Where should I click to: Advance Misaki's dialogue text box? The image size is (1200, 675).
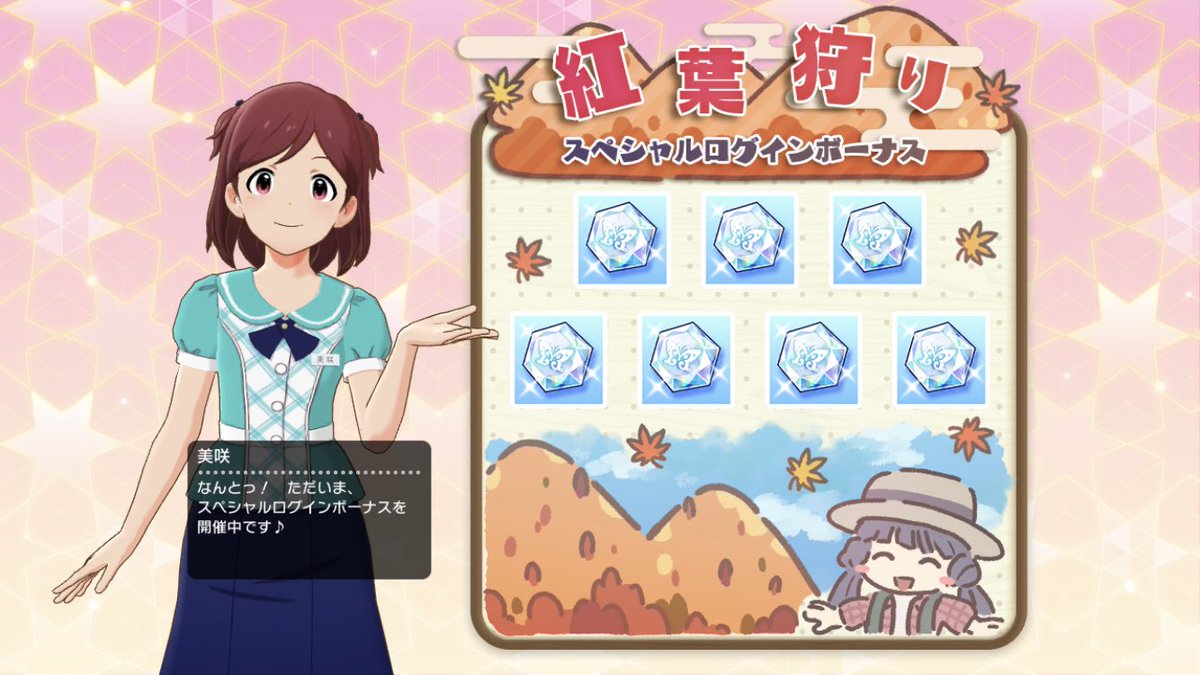coord(309,509)
